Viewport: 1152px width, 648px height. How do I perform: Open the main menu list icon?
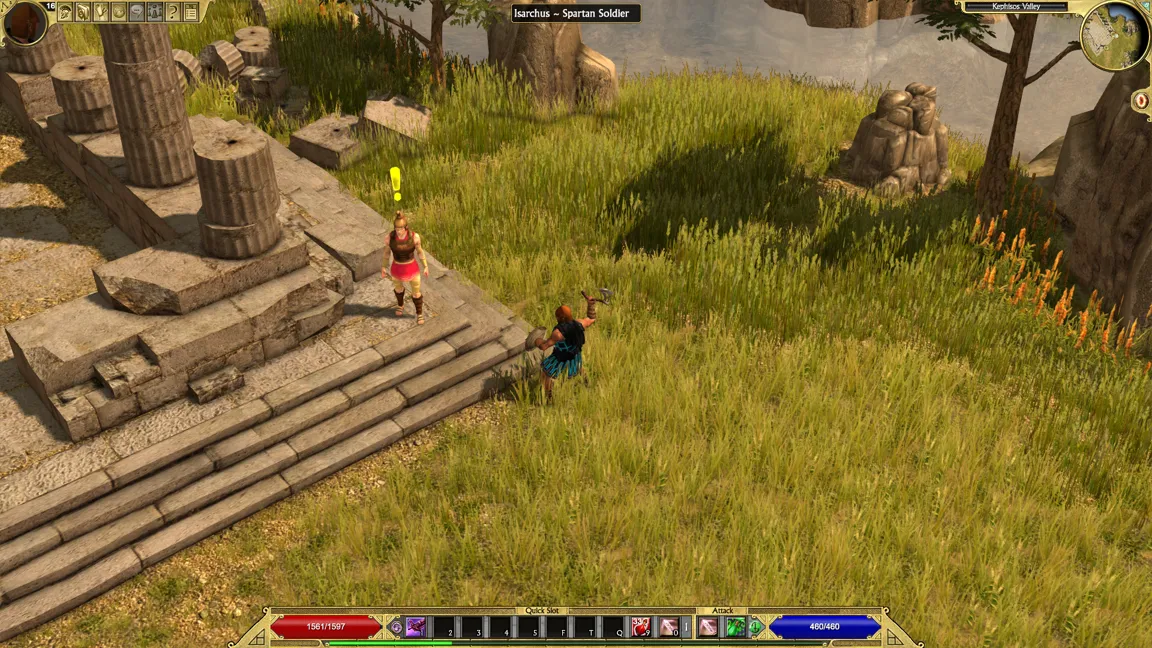(191, 12)
